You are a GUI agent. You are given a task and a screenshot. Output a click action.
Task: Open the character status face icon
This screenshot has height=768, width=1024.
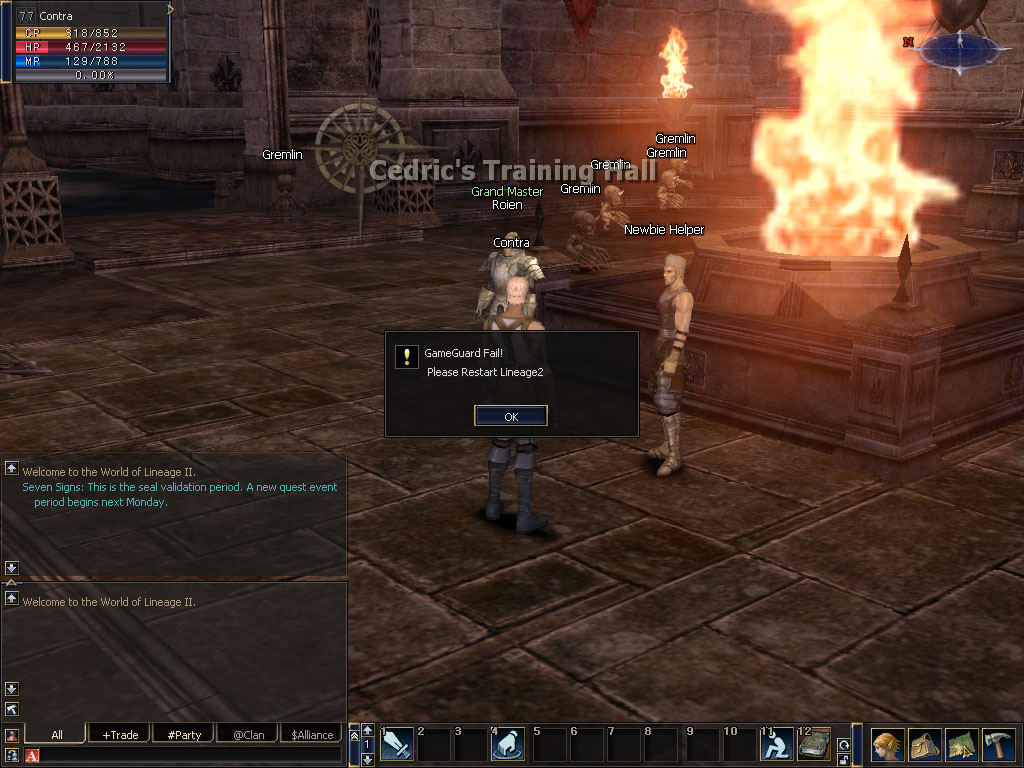pos(886,745)
